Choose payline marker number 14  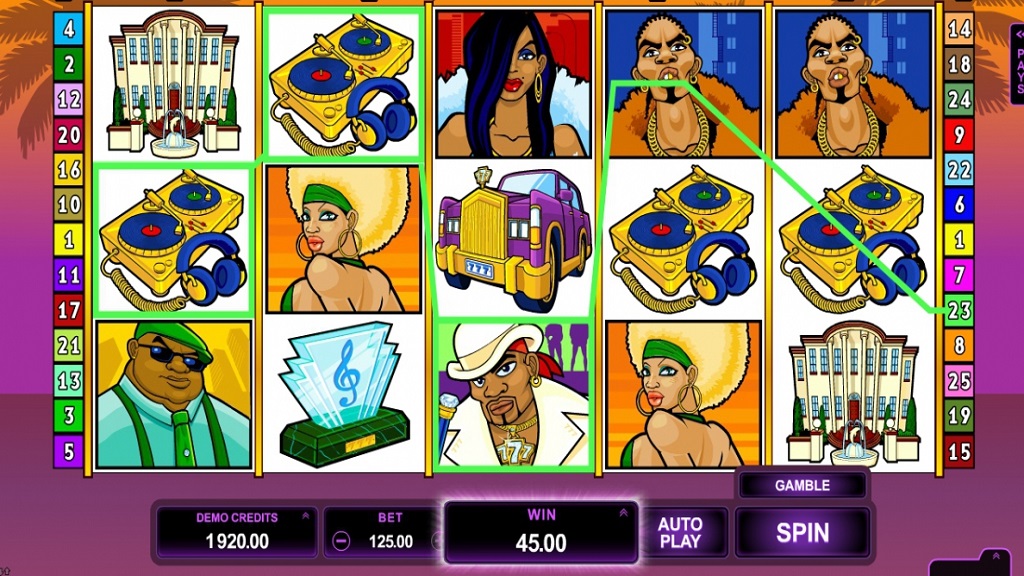point(959,30)
